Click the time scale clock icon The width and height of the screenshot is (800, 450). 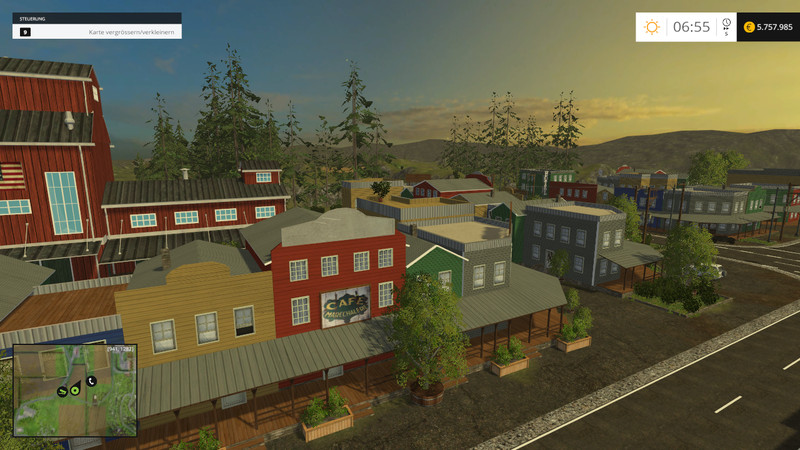click(726, 23)
